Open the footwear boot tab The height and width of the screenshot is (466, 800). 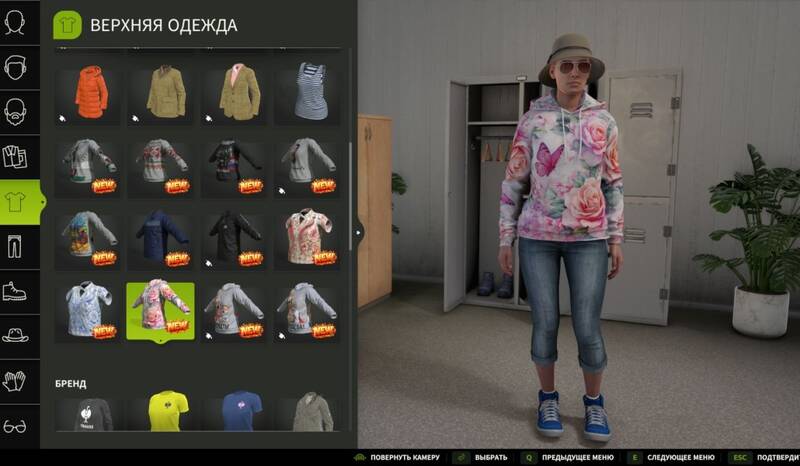pyautogui.click(x=16, y=291)
